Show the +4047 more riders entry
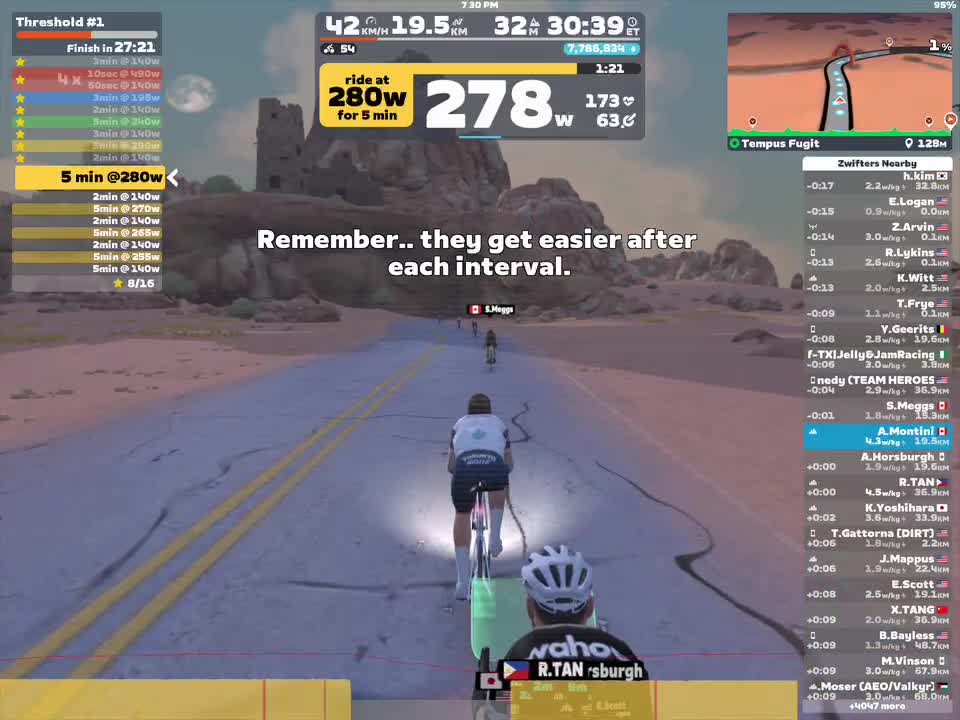The width and height of the screenshot is (960, 720). pos(877,706)
